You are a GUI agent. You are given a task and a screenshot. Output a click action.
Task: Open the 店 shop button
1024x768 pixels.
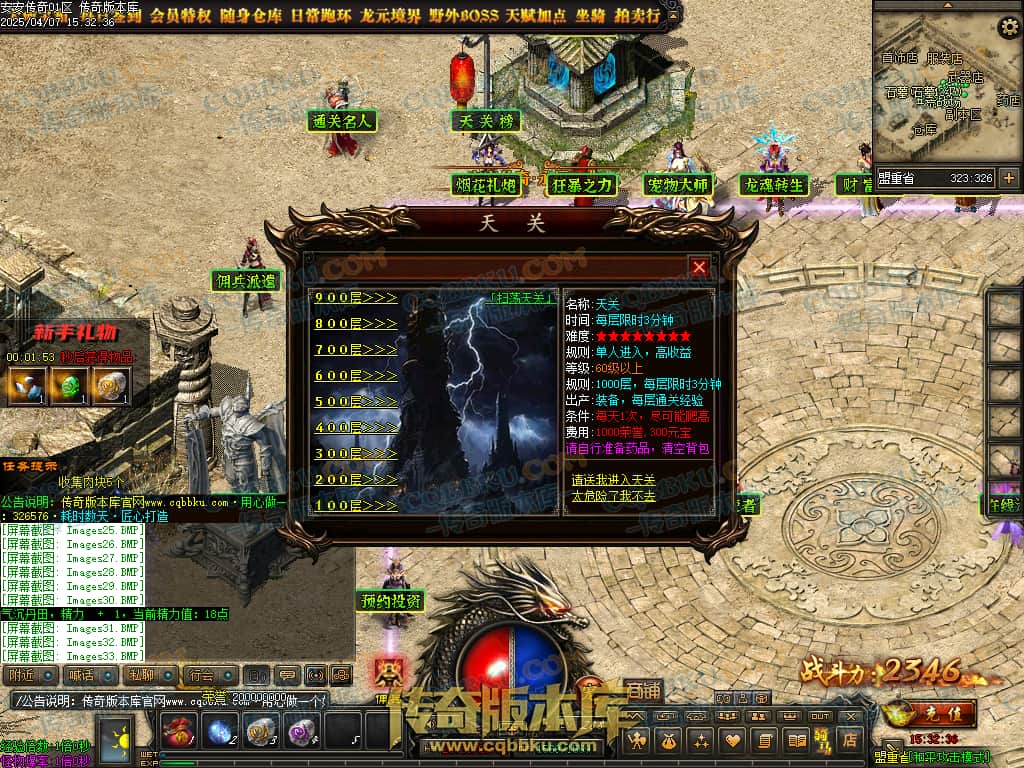click(849, 740)
